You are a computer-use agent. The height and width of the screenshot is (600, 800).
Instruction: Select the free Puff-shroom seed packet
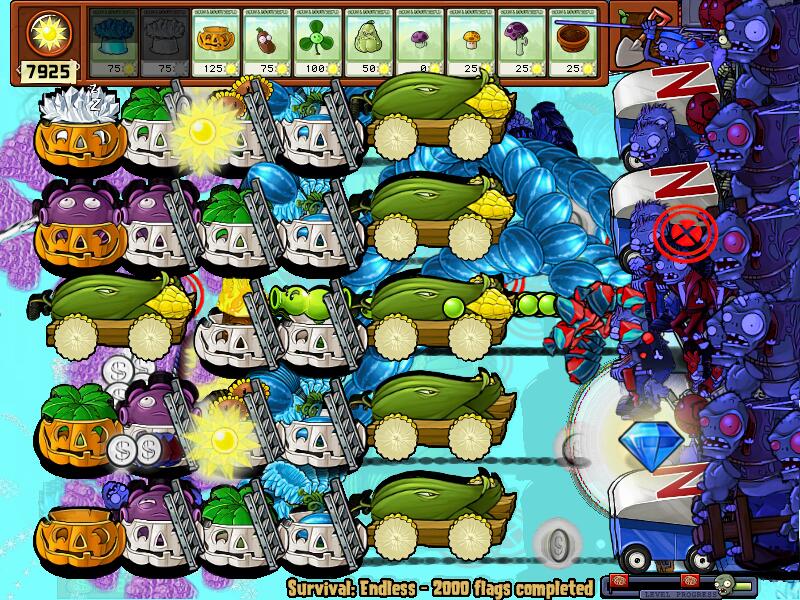pos(419,41)
